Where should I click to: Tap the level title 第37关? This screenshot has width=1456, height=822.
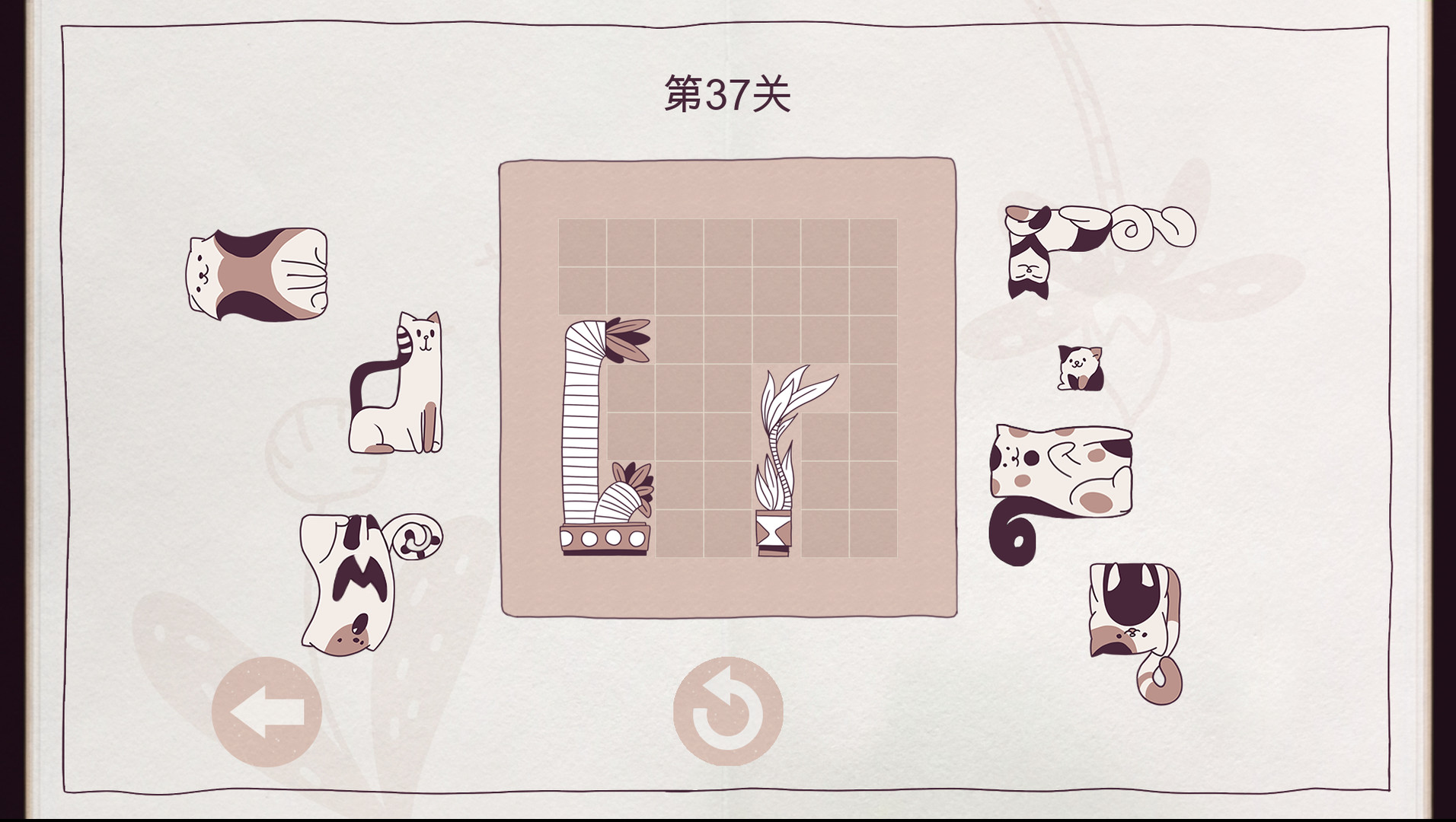[x=727, y=94]
